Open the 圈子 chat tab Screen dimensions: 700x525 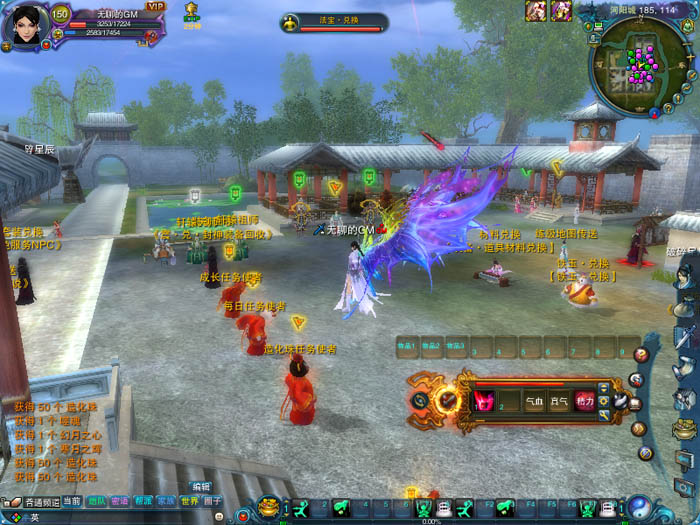point(212,501)
